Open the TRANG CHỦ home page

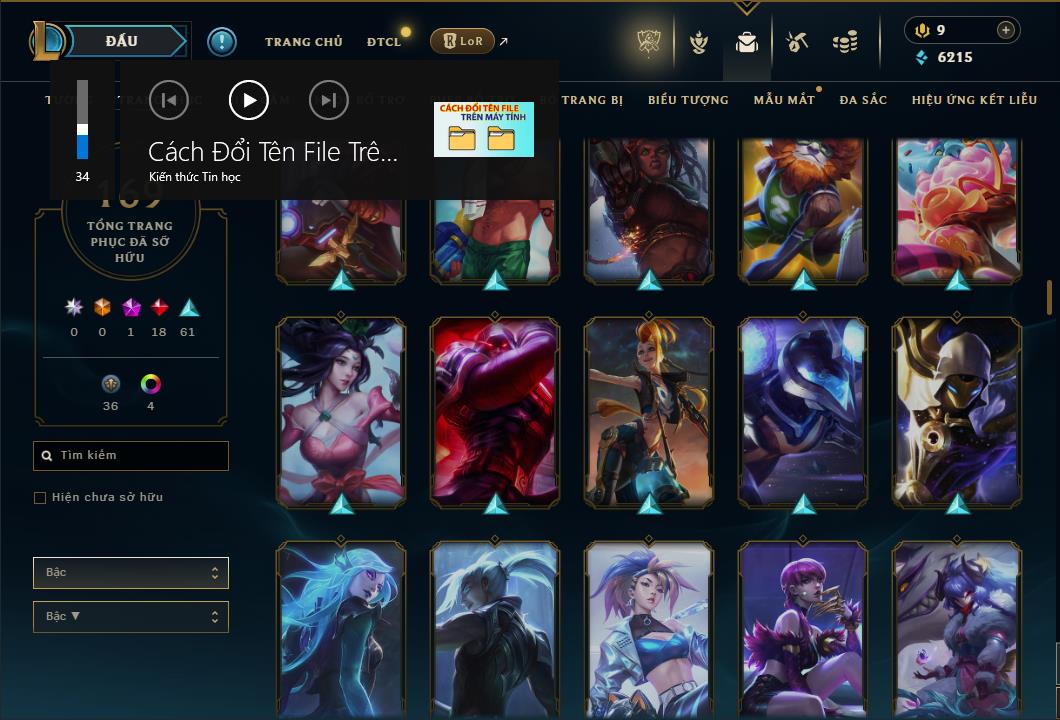point(303,42)
